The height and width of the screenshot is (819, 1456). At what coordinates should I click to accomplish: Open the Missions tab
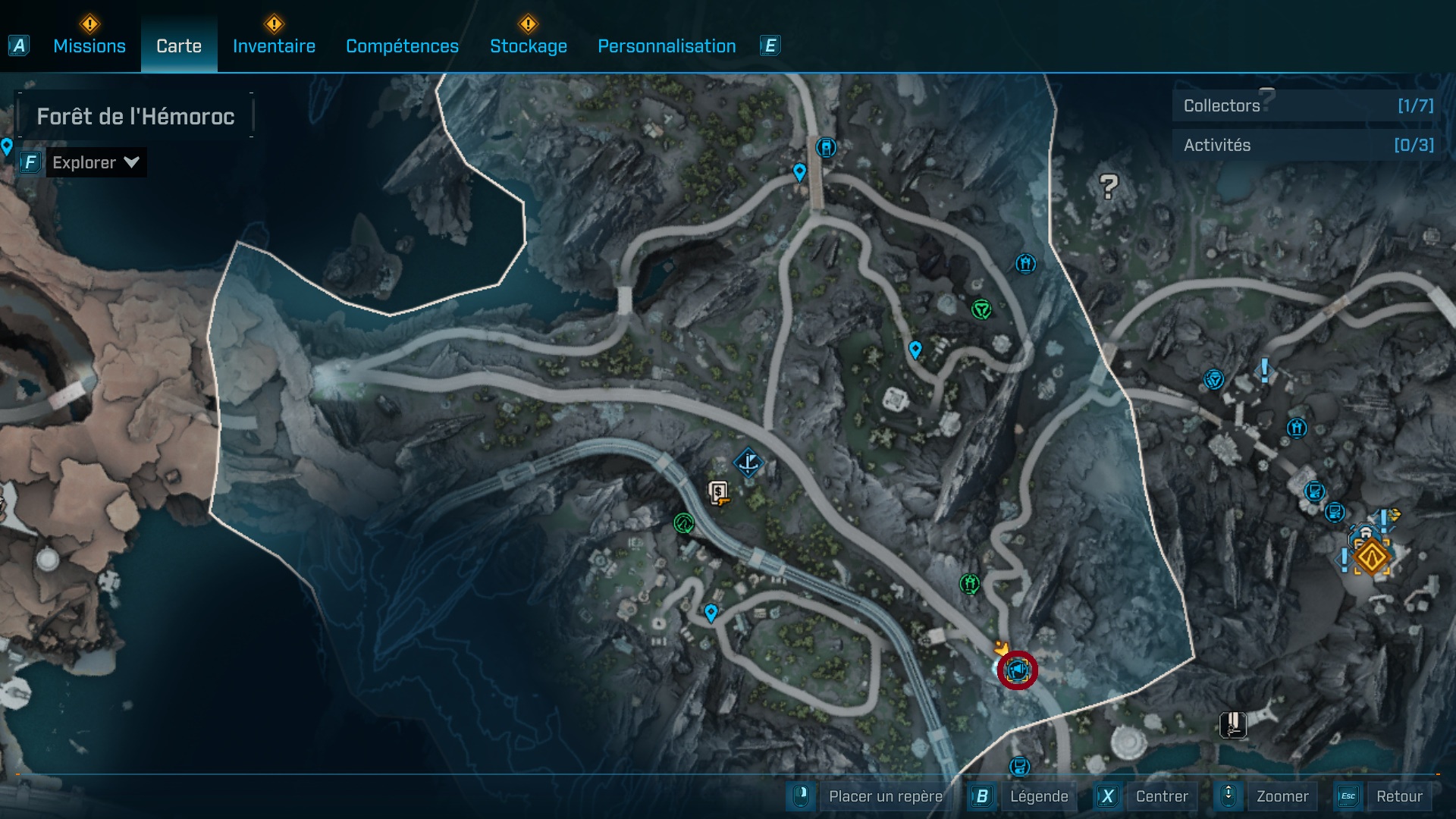tap(89, 46)
